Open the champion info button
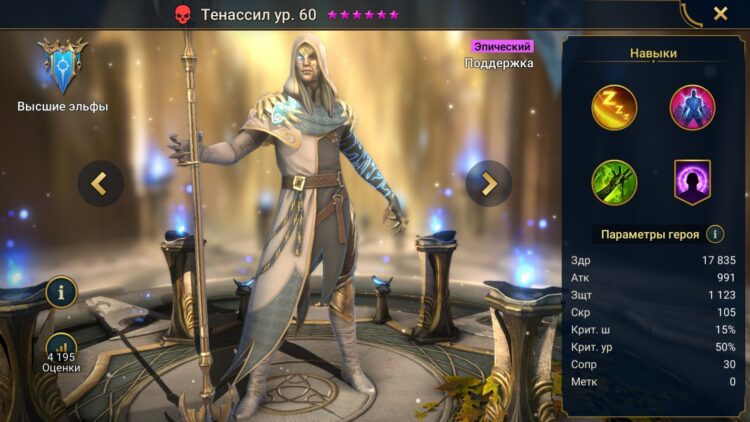The image size is (750, 422). pos(62,292)
